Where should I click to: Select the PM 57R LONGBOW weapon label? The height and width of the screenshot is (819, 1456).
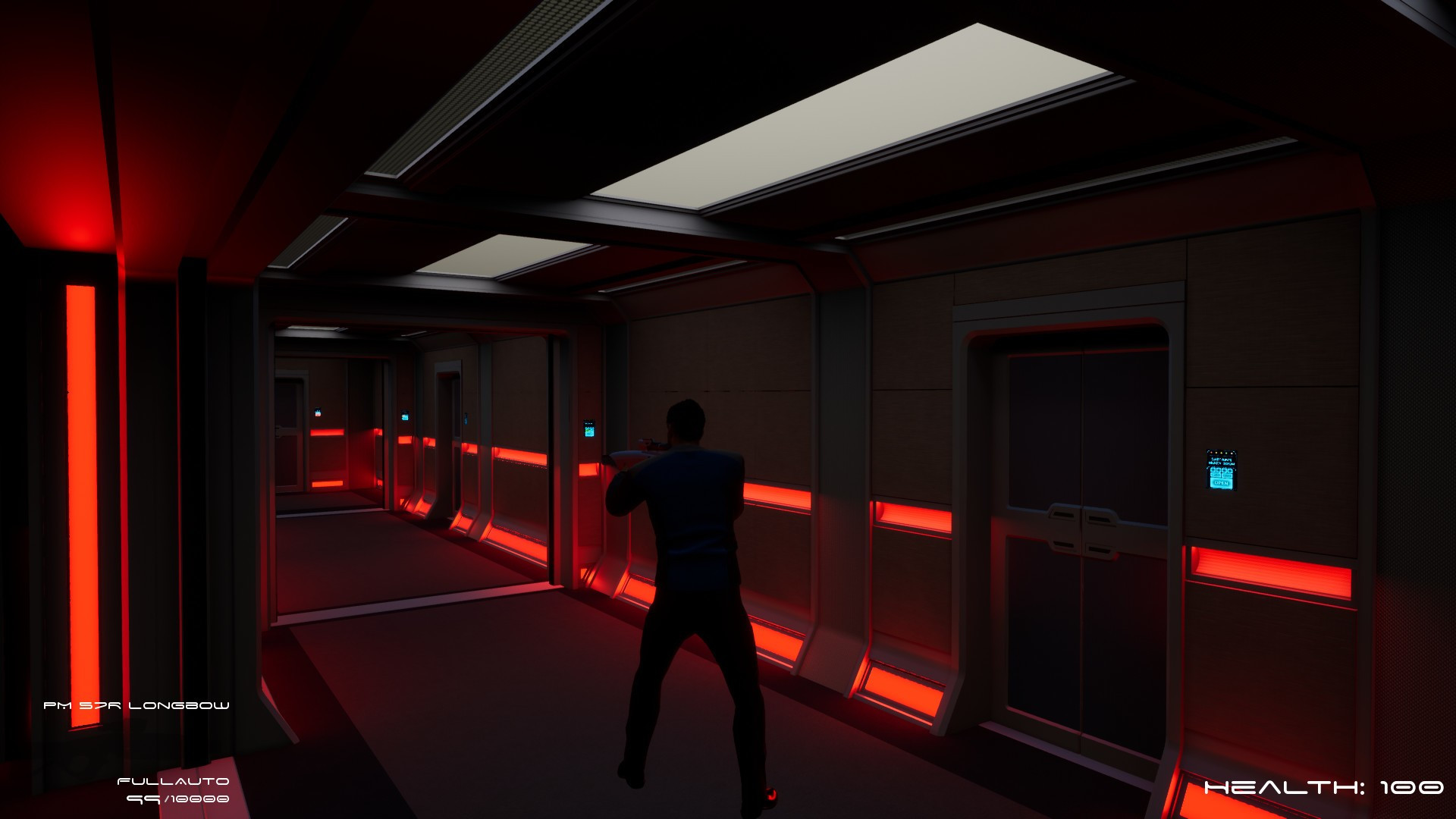click(136, 704)
